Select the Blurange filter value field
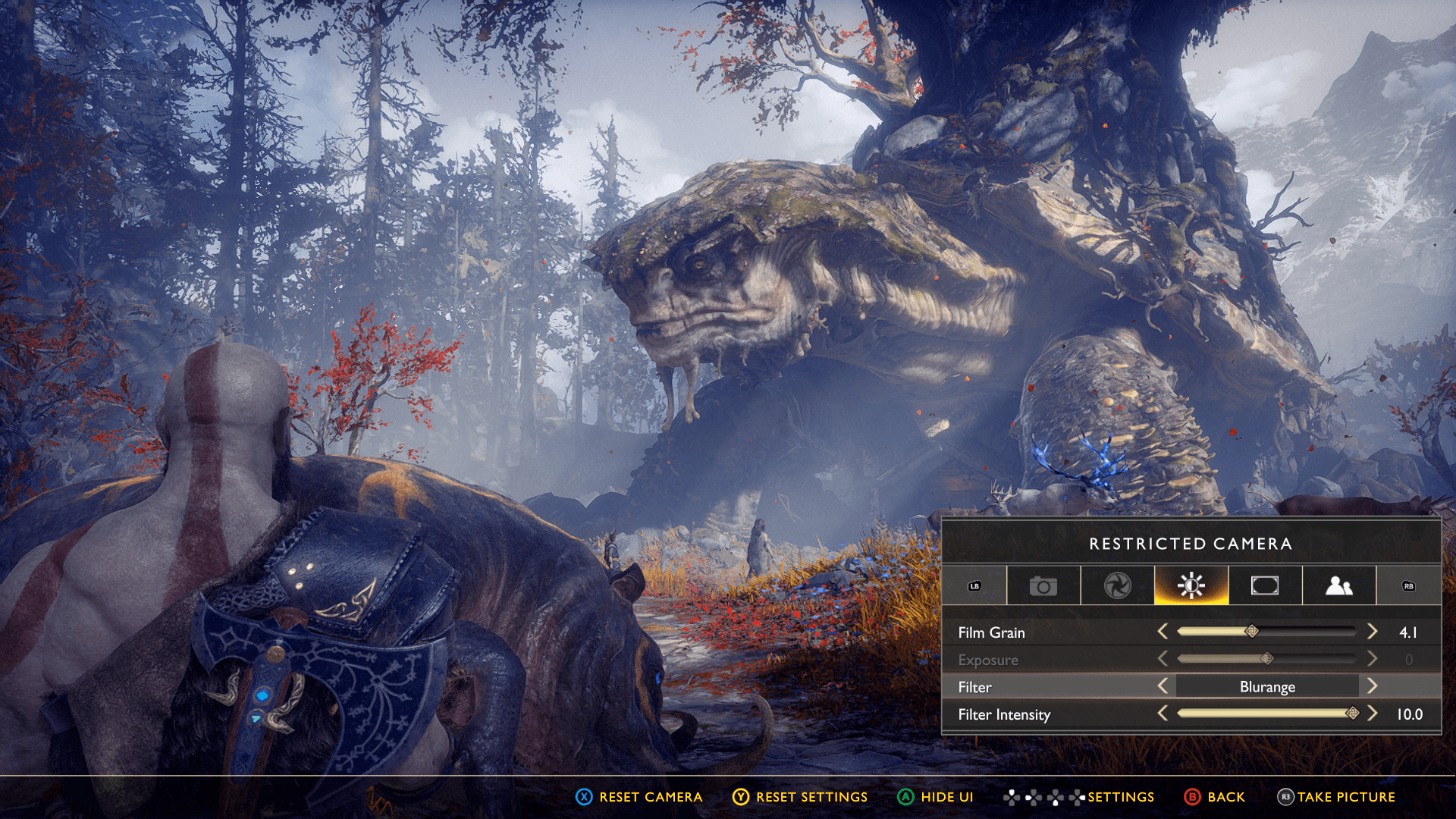1456x819 pixels. click(1267, 687)
